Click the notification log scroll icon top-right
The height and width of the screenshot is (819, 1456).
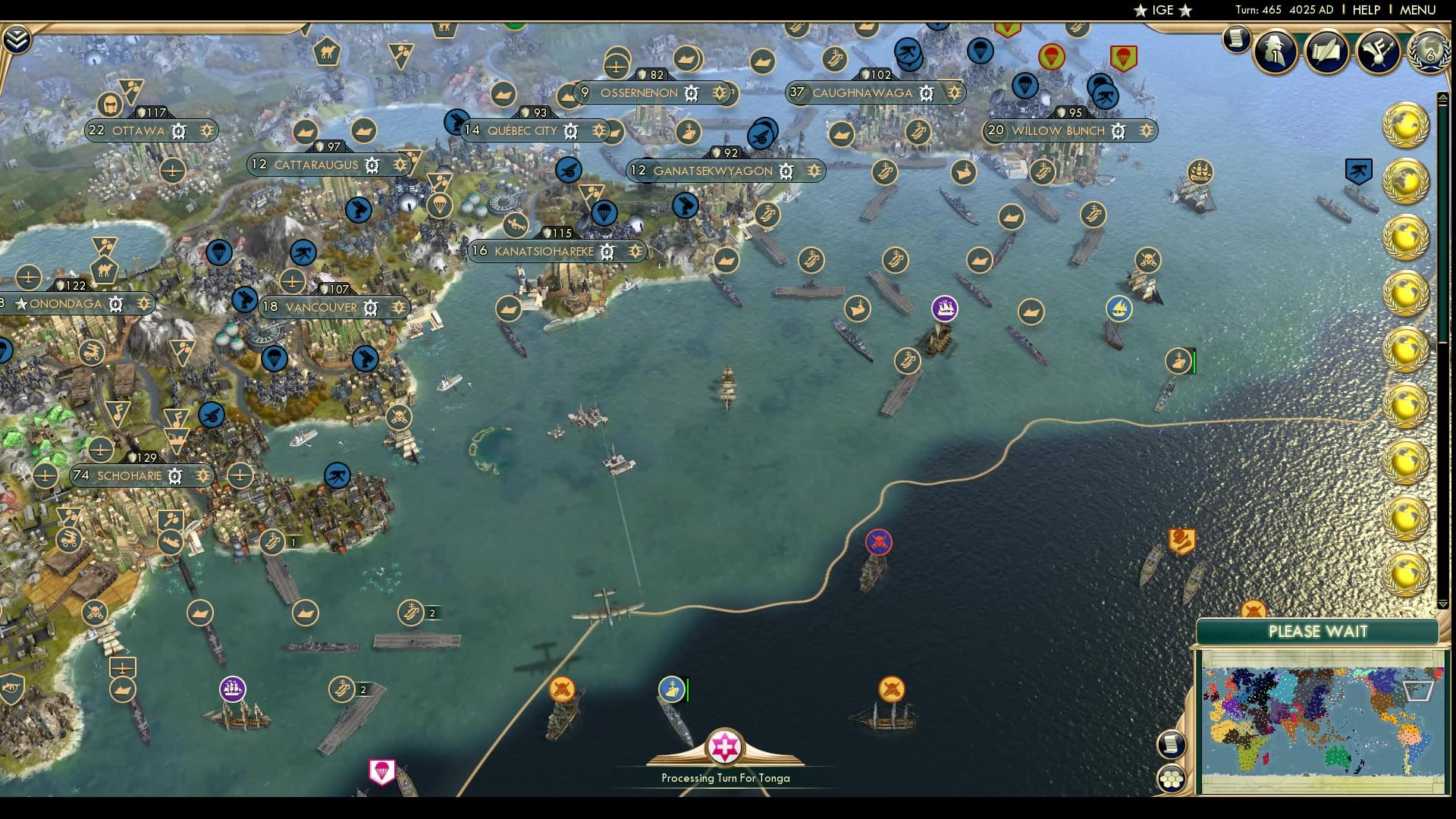[1235, 38]
